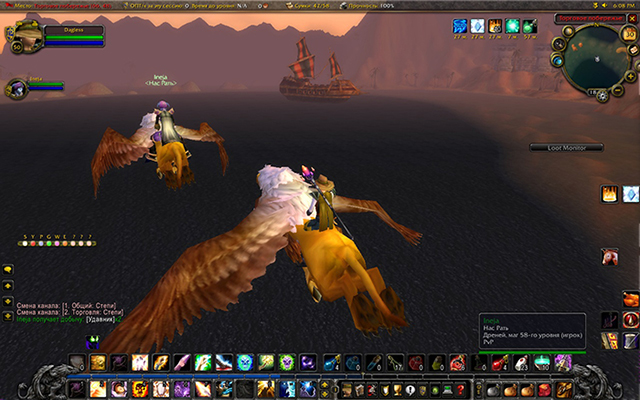Click the green orb buff icon

click(511, 26)
